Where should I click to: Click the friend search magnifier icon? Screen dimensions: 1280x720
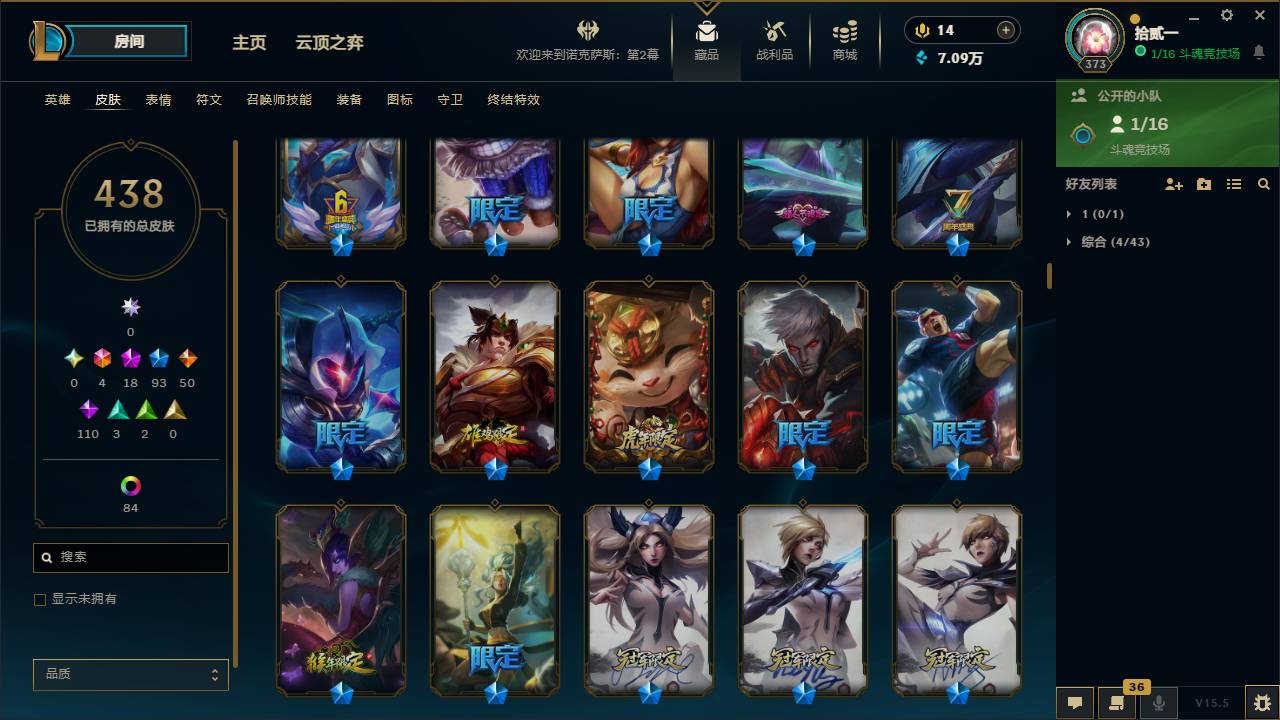[x=1264, y=184]
